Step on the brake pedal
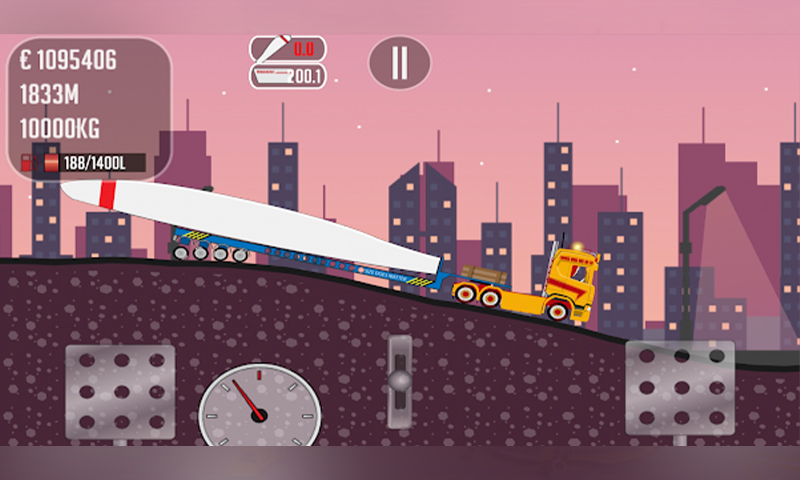This screenshot has height=480, width=800. 120,390
